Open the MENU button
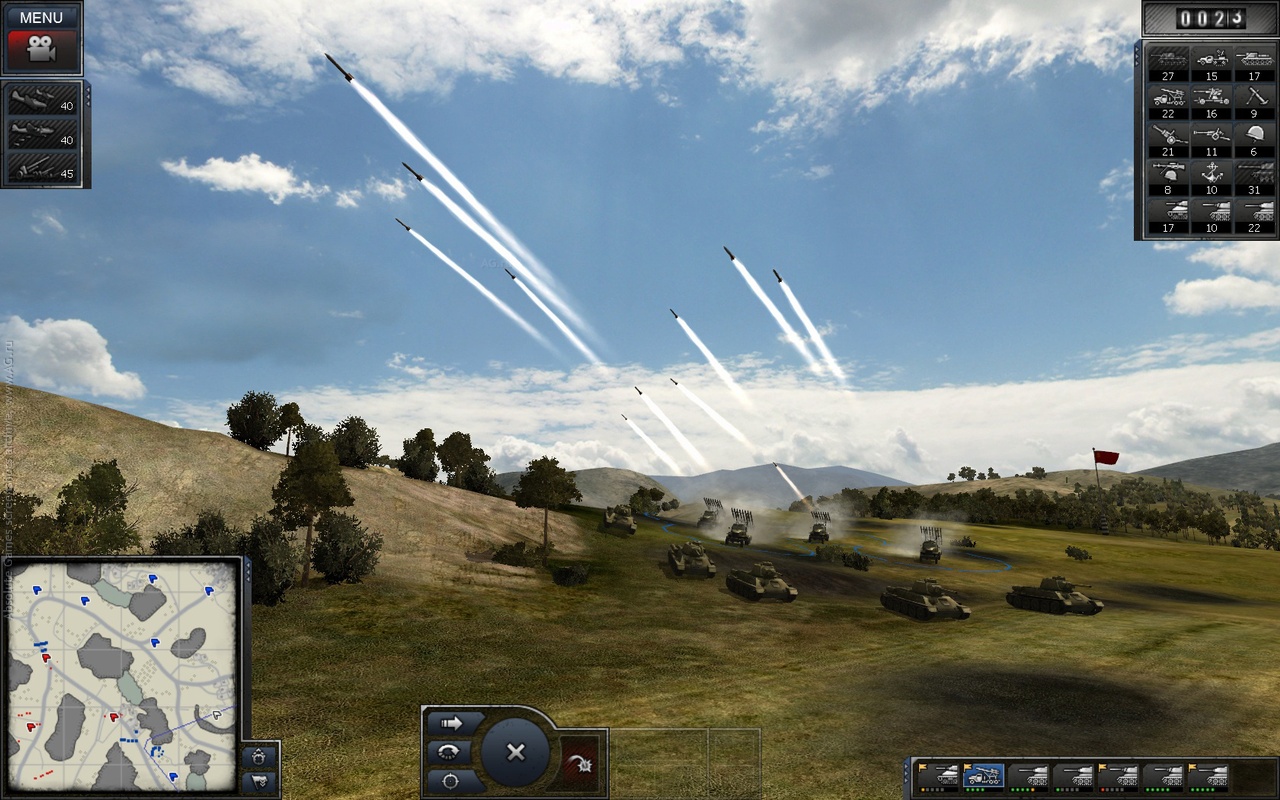 pyautogui.click(x=41, y=17)
